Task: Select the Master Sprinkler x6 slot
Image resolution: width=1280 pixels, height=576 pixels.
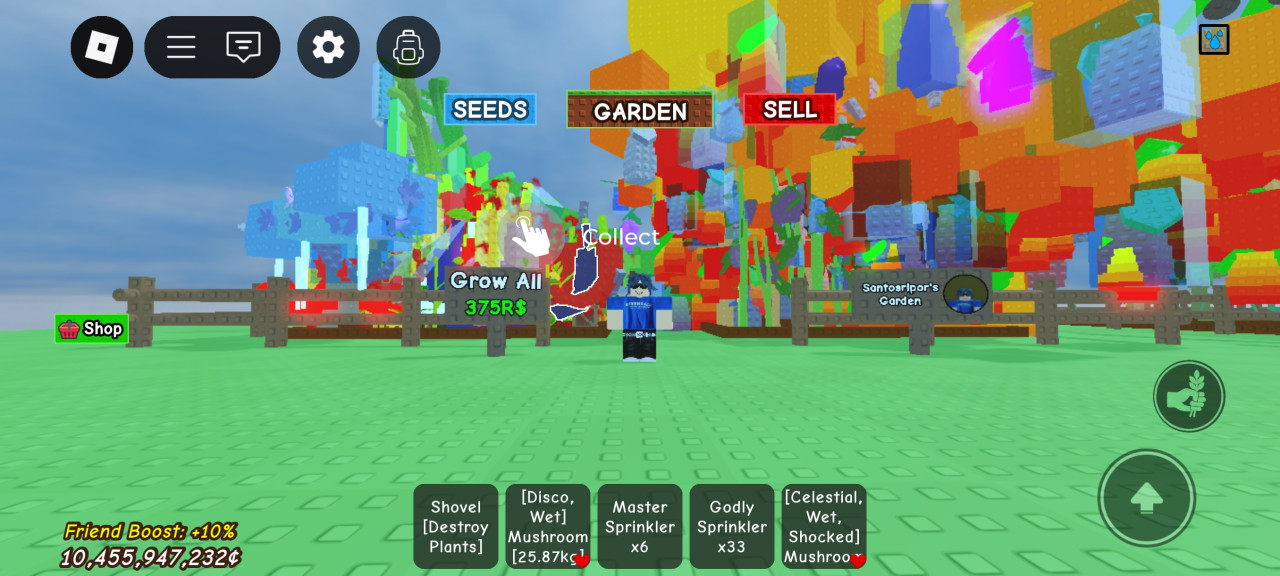Action: click(x=640, y=526)
